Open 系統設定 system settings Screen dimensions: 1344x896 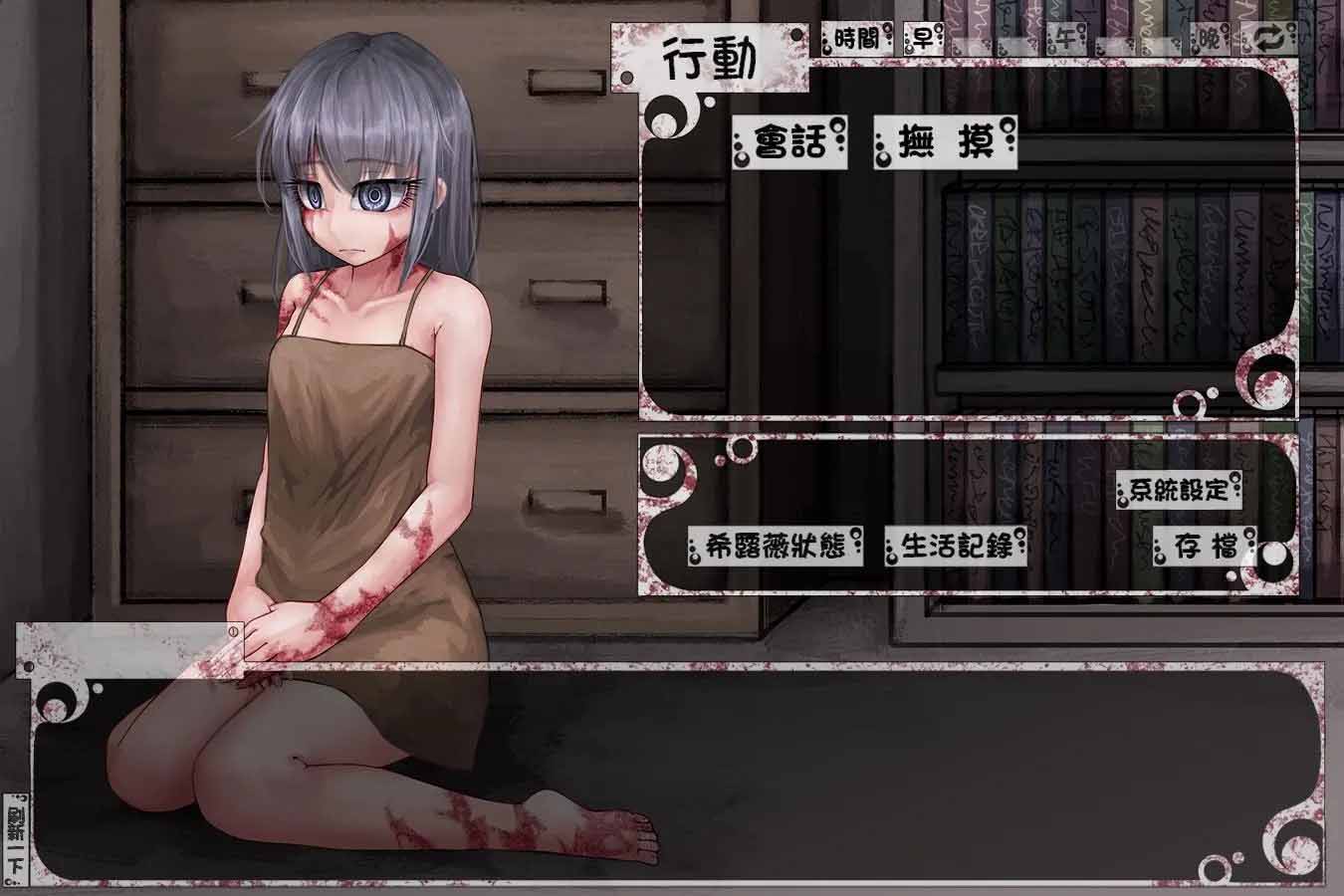[1180, 488]
